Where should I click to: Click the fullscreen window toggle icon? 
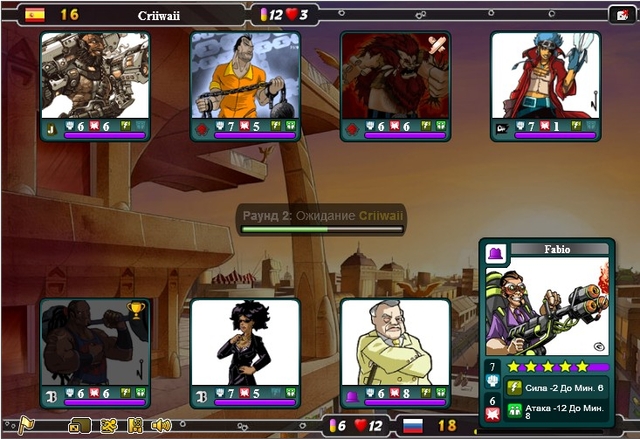tap(80, 425)
